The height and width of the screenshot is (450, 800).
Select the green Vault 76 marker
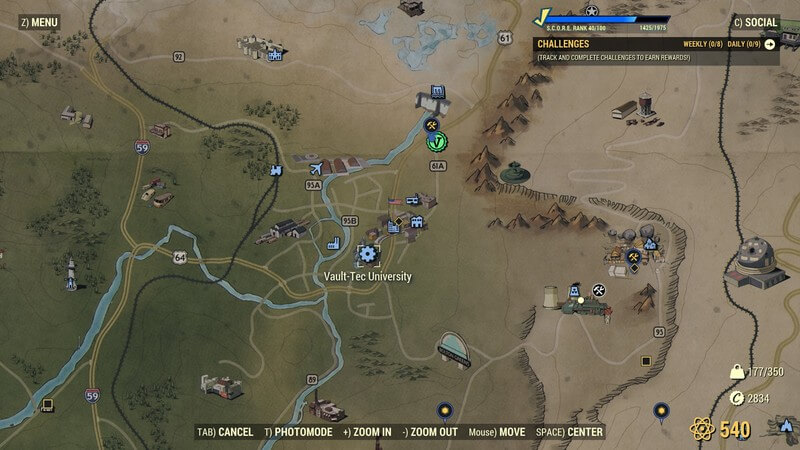tap(435, 142)
